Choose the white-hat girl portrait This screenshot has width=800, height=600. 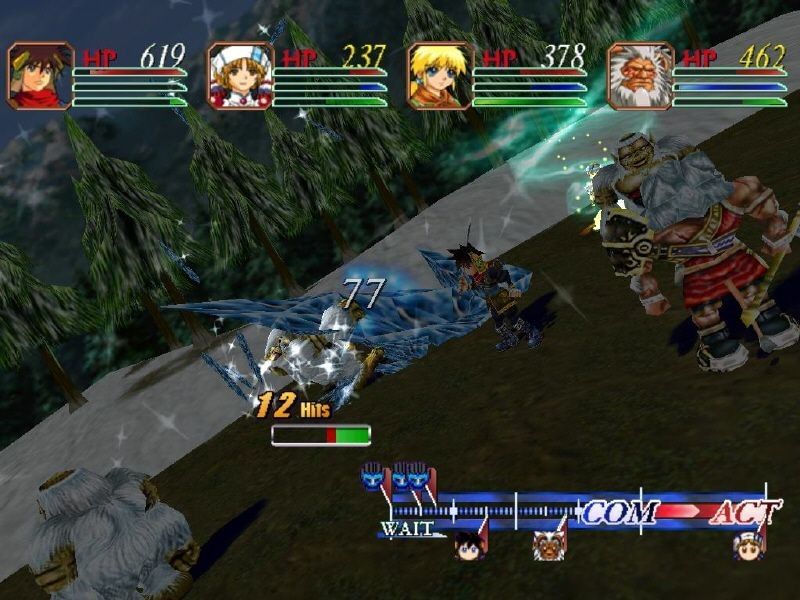point(240,76)
